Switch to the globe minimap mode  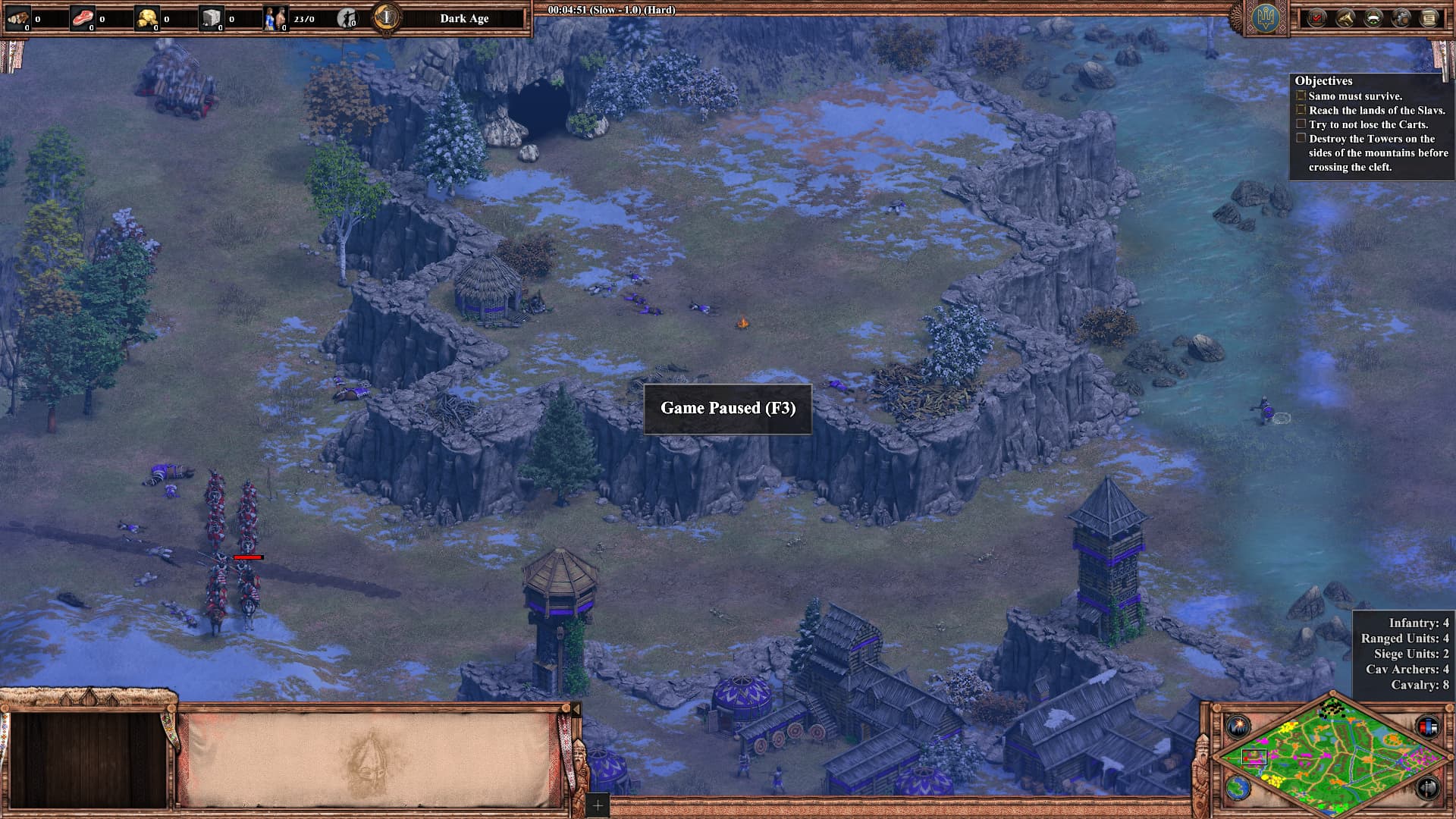click(x=1238, y=787)
